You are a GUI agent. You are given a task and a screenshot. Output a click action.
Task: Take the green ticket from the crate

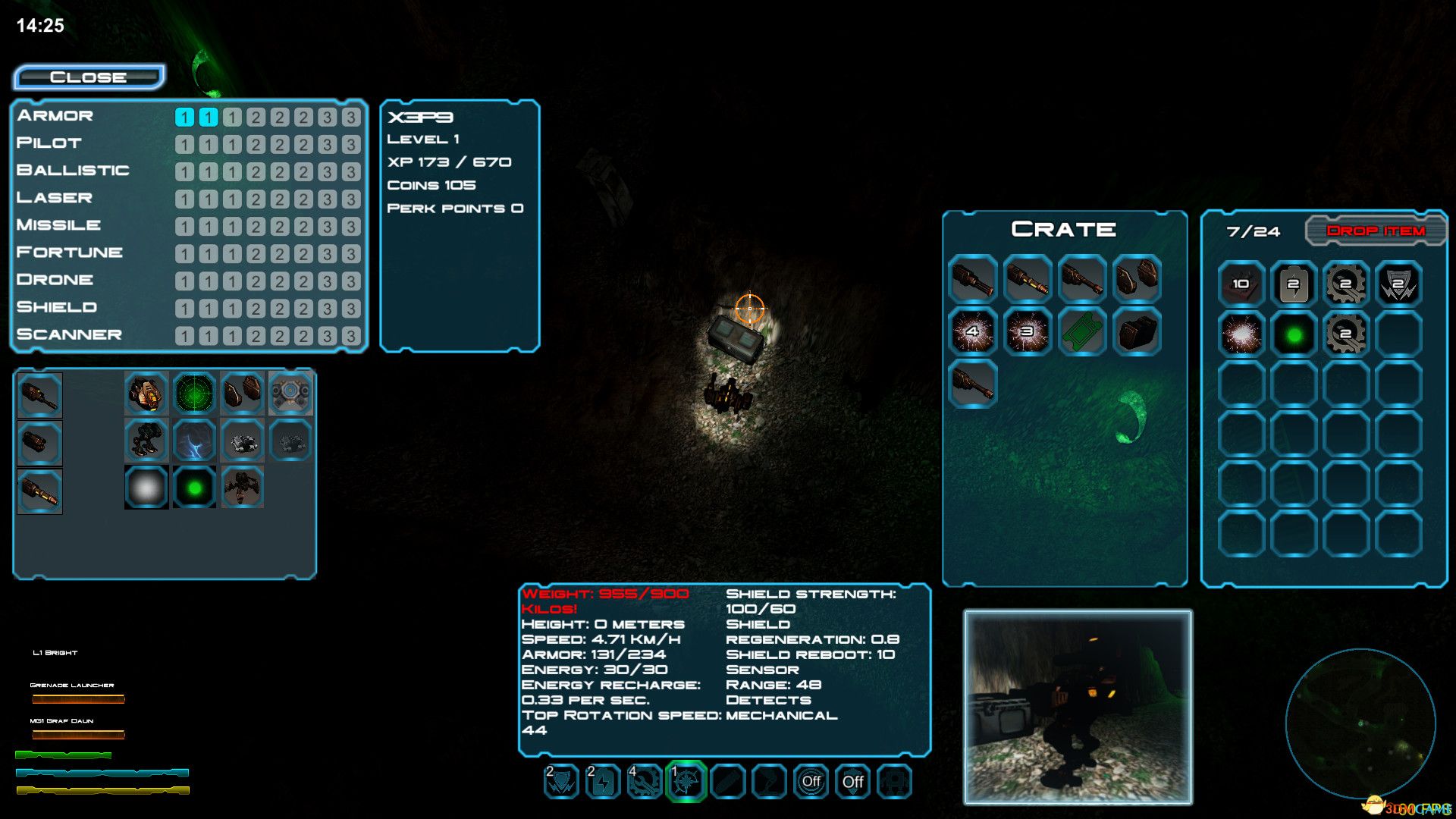tap(1082, 331)
